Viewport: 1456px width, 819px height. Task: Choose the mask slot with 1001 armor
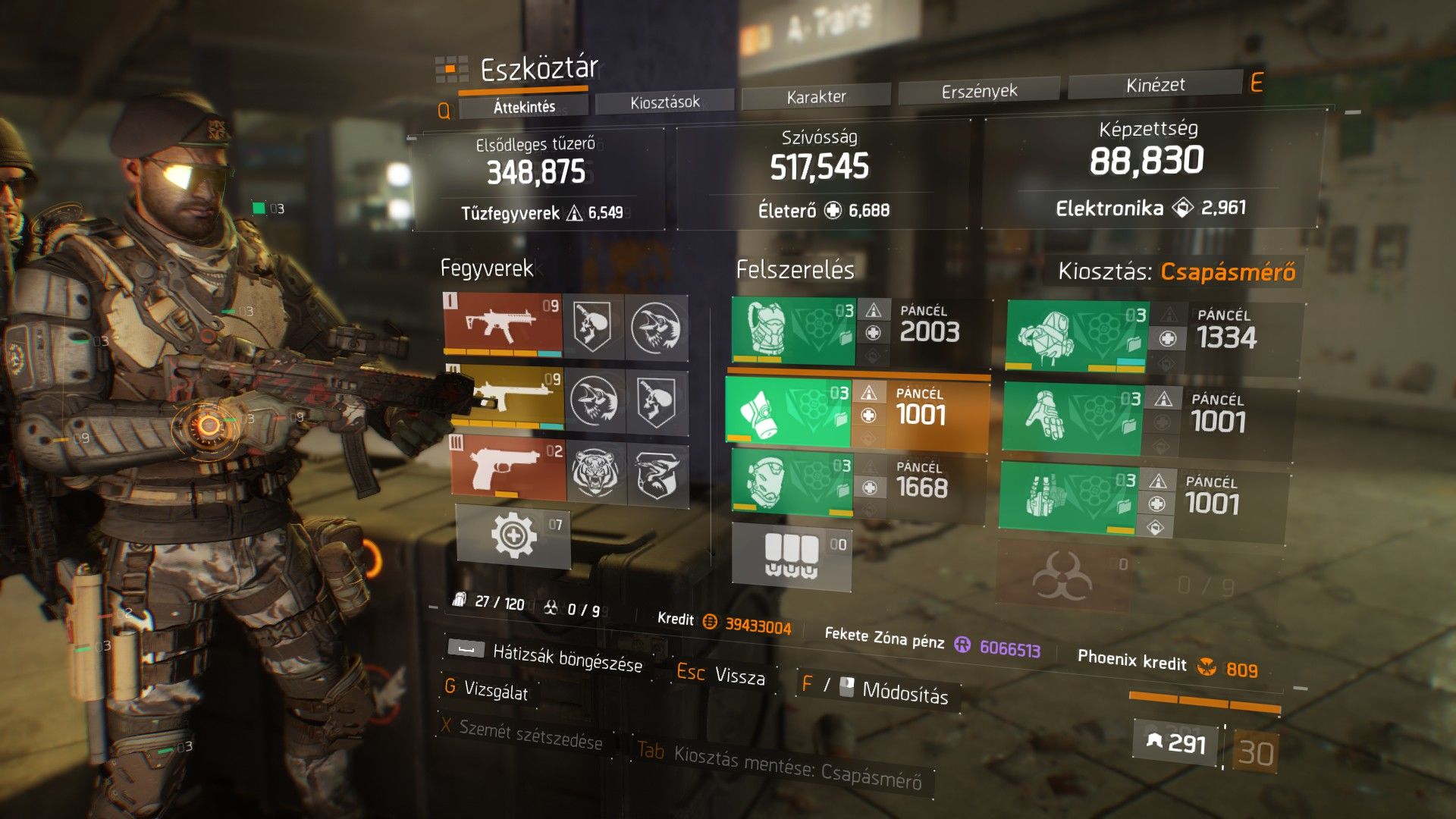789,412
